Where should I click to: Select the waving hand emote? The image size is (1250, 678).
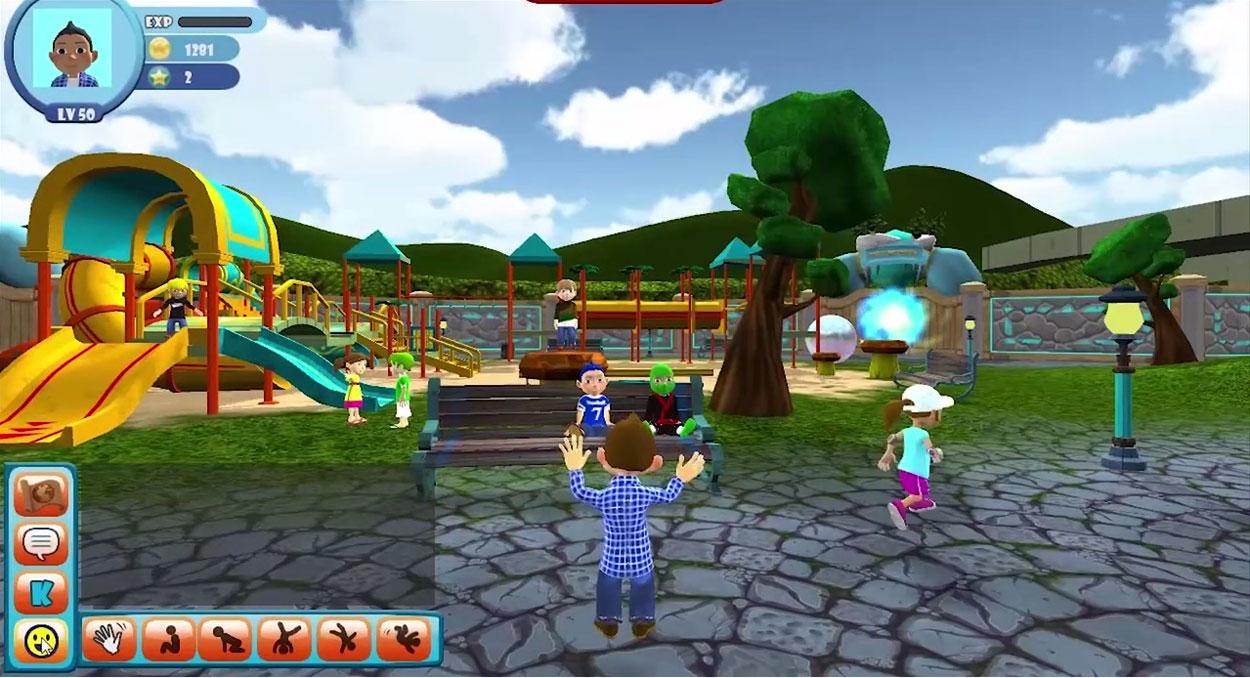108,640
